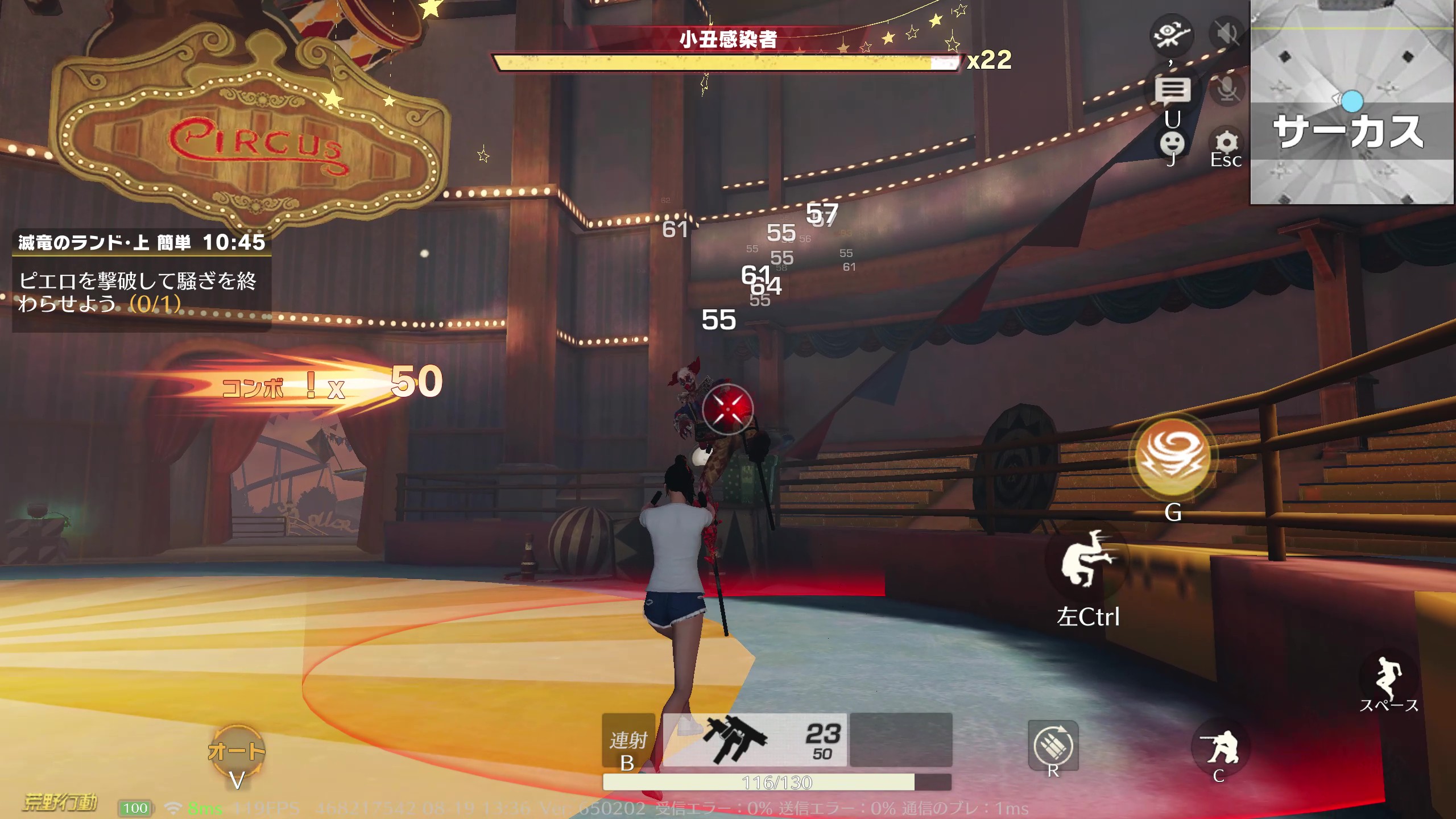
Task: Select the empty second weapon slot
Action: 901,739
